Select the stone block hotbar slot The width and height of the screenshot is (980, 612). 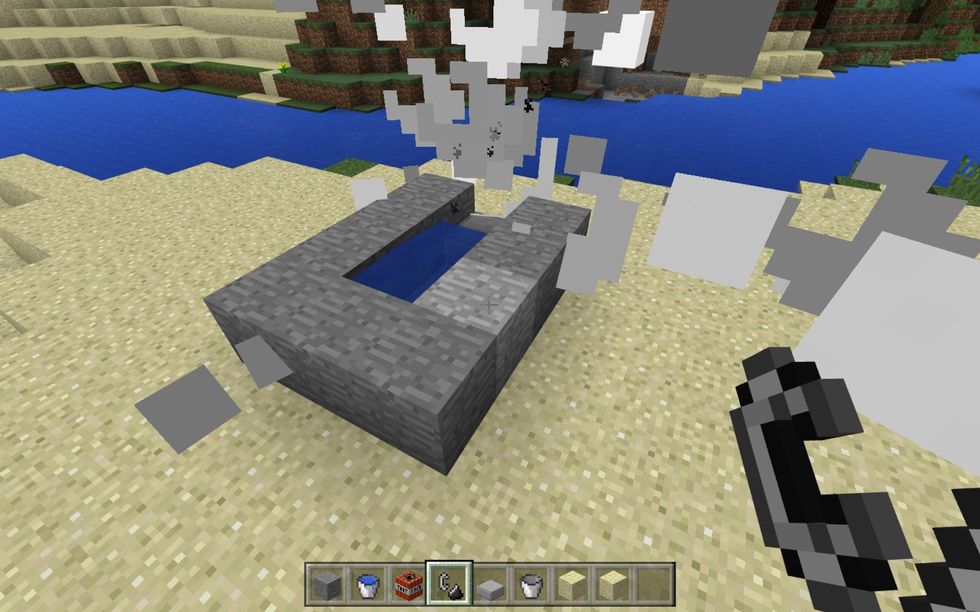click(326, 582)
